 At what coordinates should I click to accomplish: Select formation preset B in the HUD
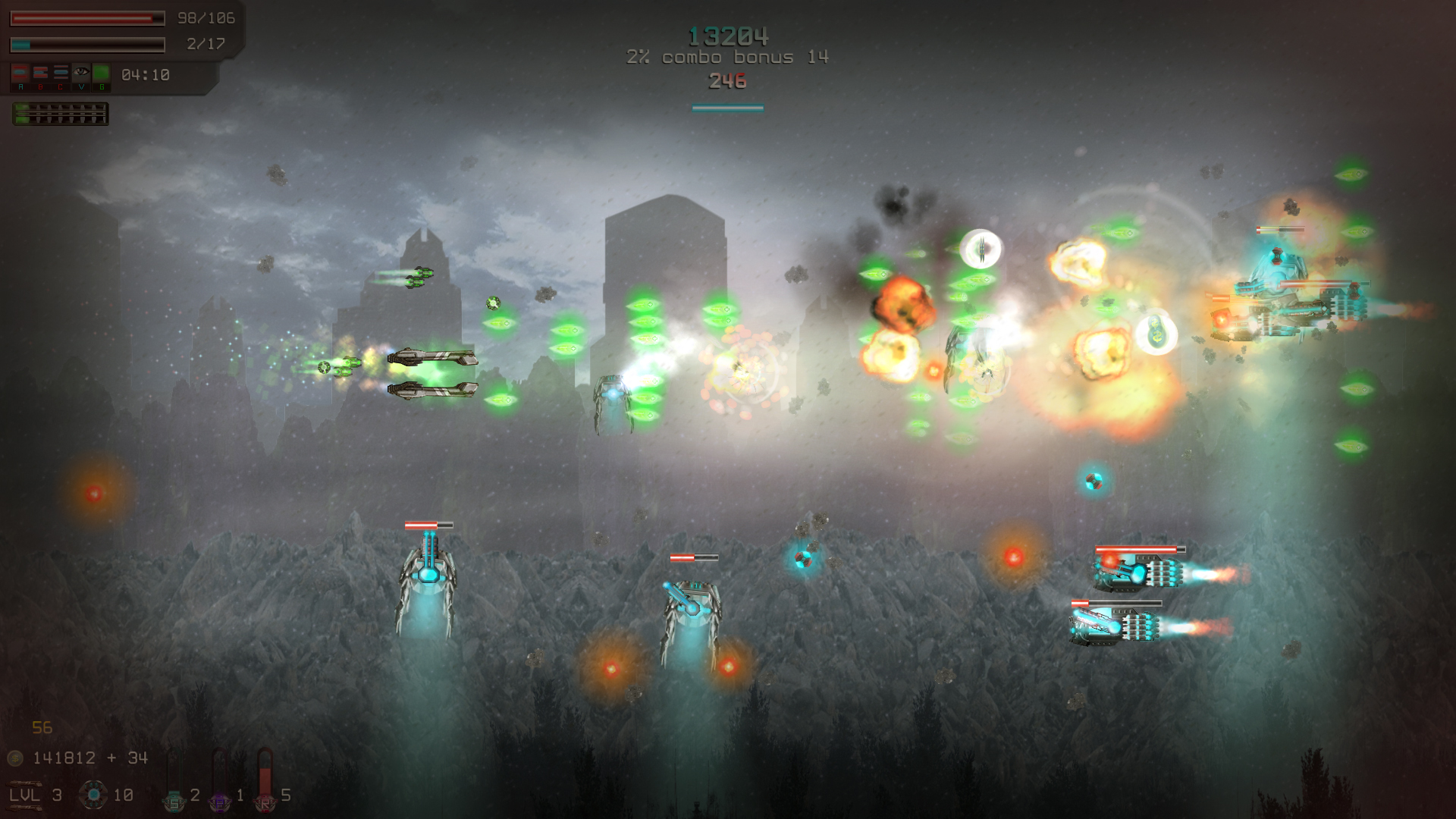(x=40, y=73)
